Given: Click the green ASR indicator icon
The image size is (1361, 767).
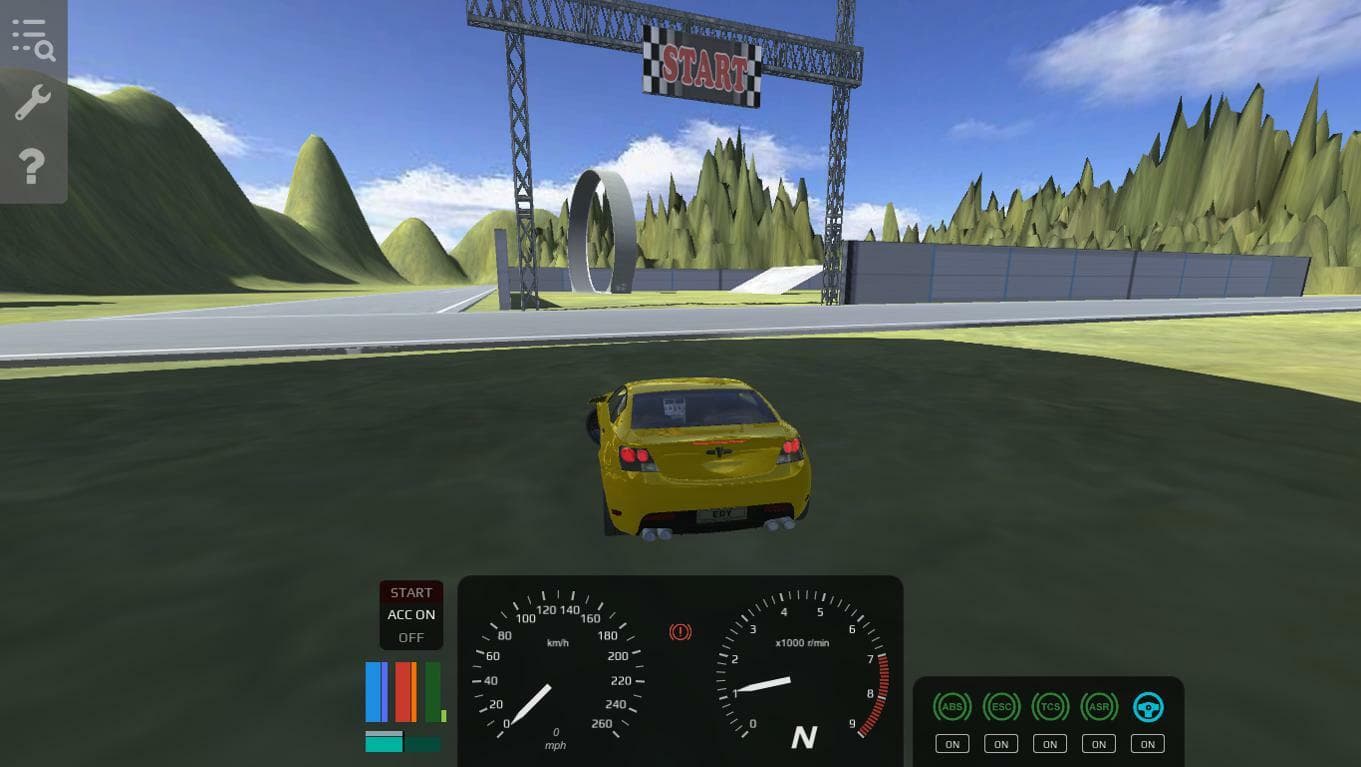Looking at the screenshot, I should pos(1099,707).
